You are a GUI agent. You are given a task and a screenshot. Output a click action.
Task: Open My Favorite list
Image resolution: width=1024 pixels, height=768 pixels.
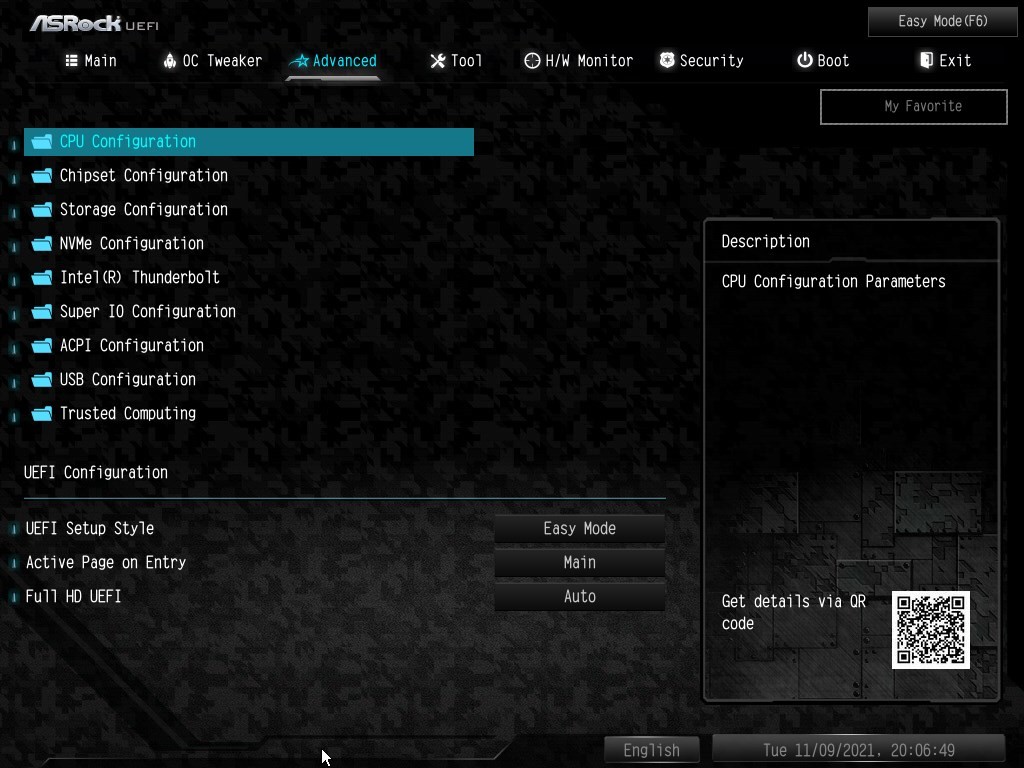pyautogui.click(x=913, y=106)
